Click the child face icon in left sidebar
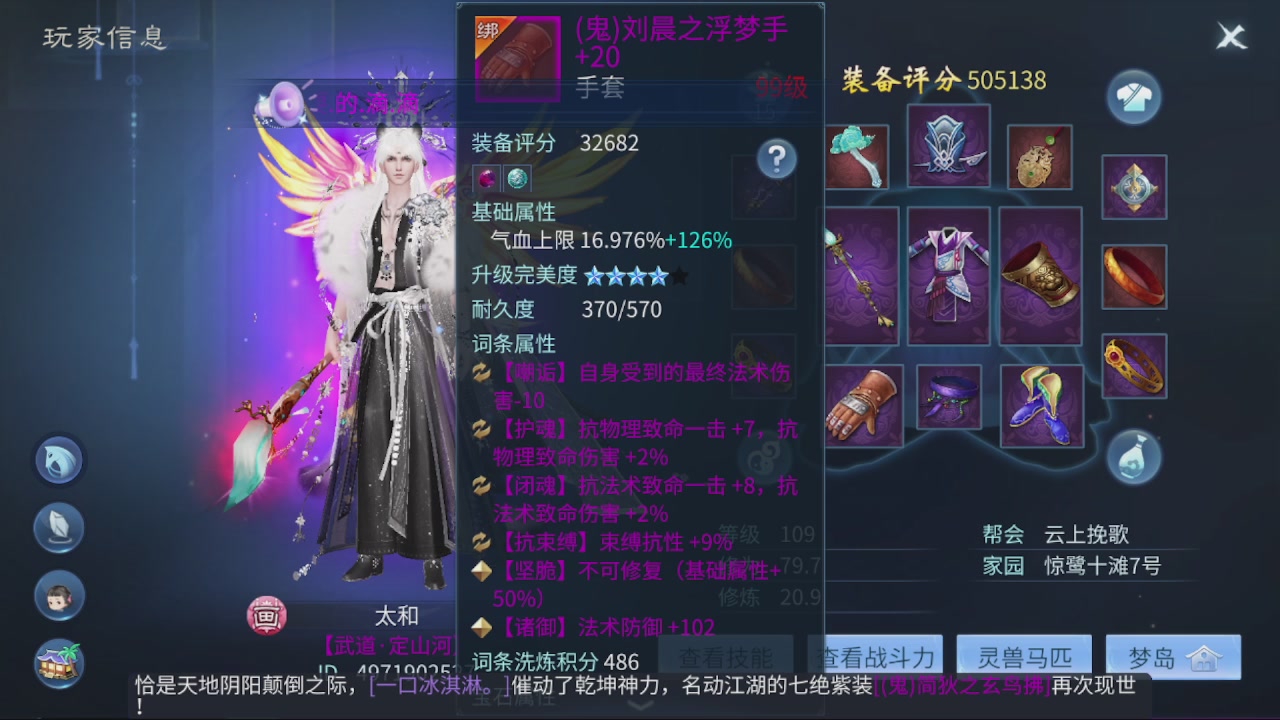The image size is (1280, 720). click(x=58, y=598)
